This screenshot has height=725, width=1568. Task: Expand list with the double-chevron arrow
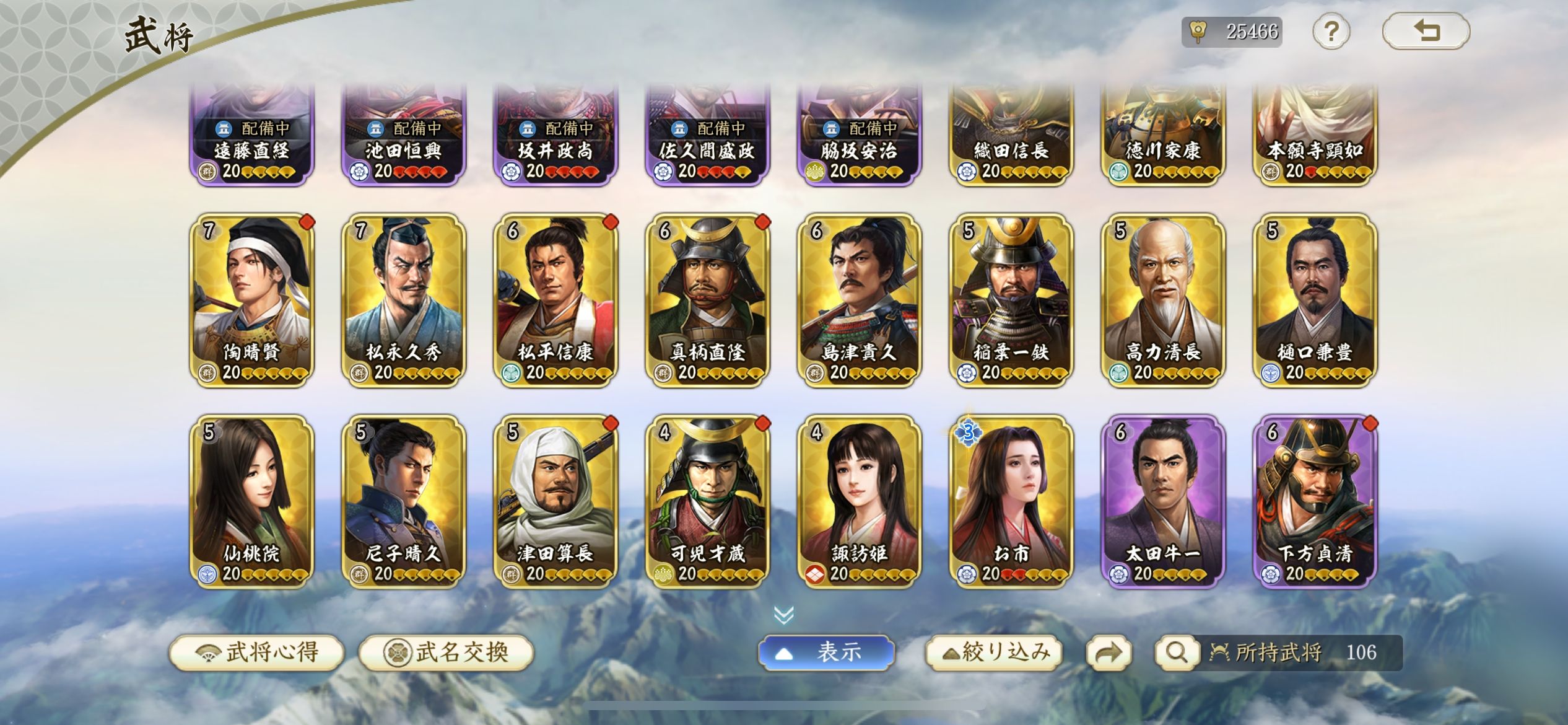coord(784,615)
